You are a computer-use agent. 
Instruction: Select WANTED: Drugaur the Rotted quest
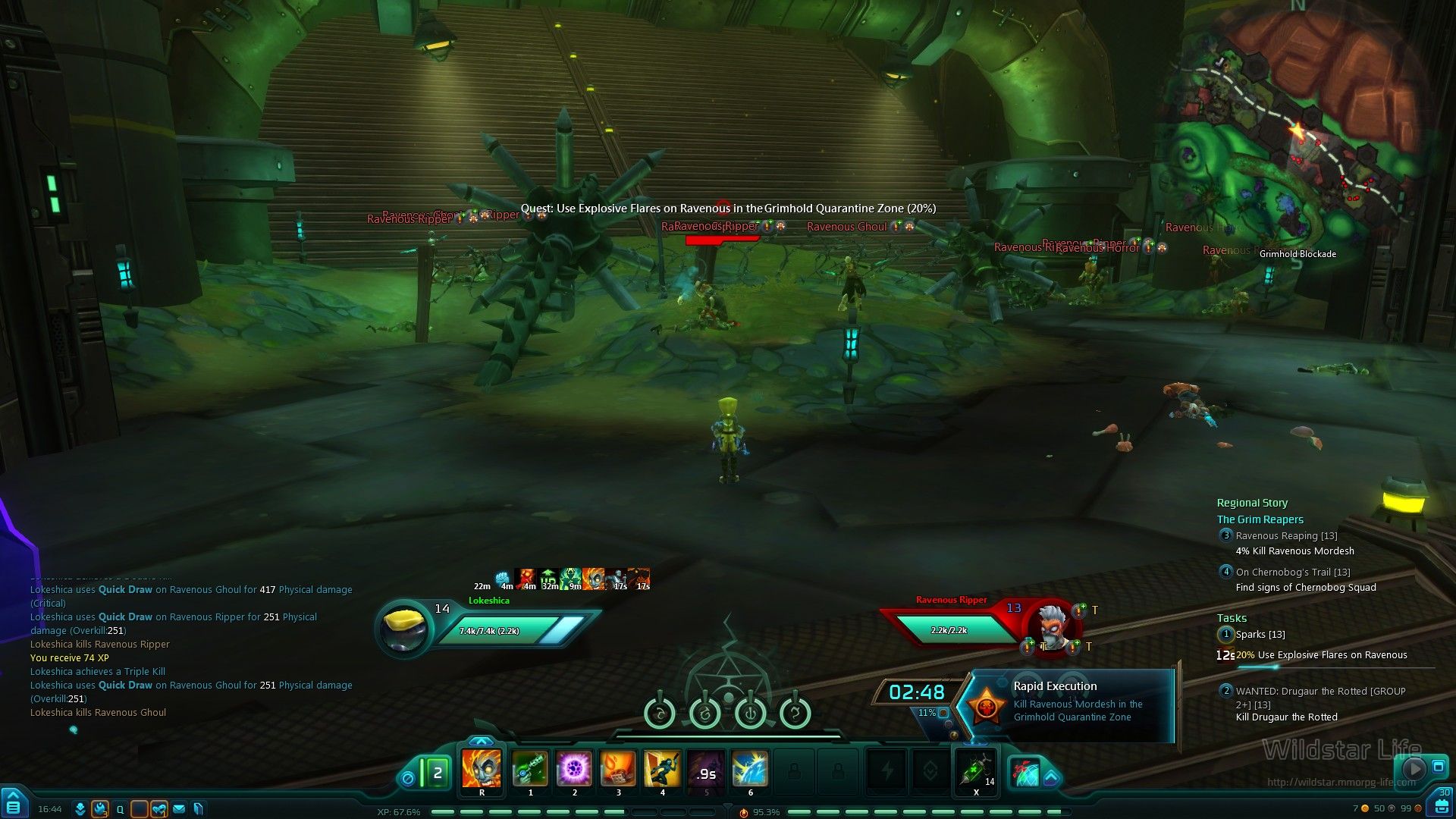pyautogui.click(x=1319, y=692)
